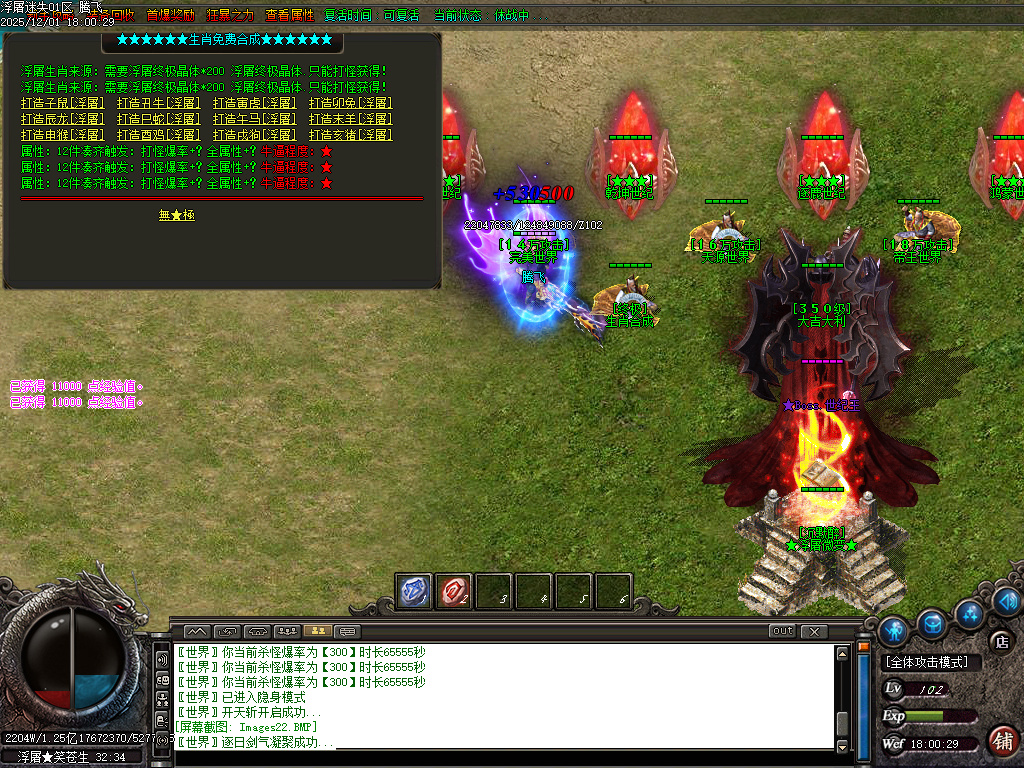The width and height of the screenshot is (1024, 768).
Task: Choose 打造寅虎[浮屠] crafting option
Action: click(x=254, y=103)
